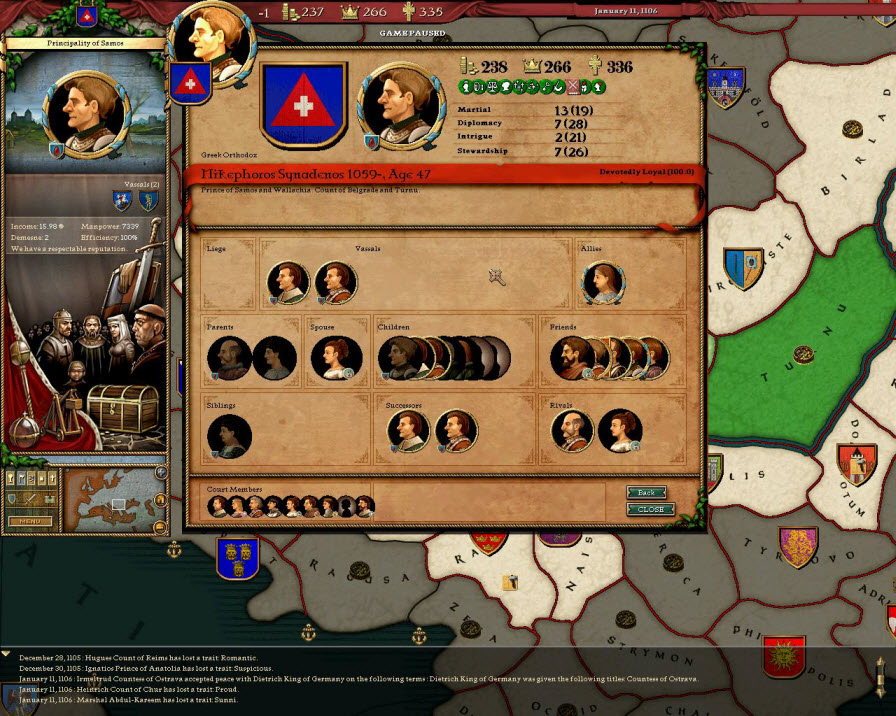The width and height of the screenshot is (896, 716).
Task: Click the sword icon in the Vassals box
Action: [x=495, y=277]
